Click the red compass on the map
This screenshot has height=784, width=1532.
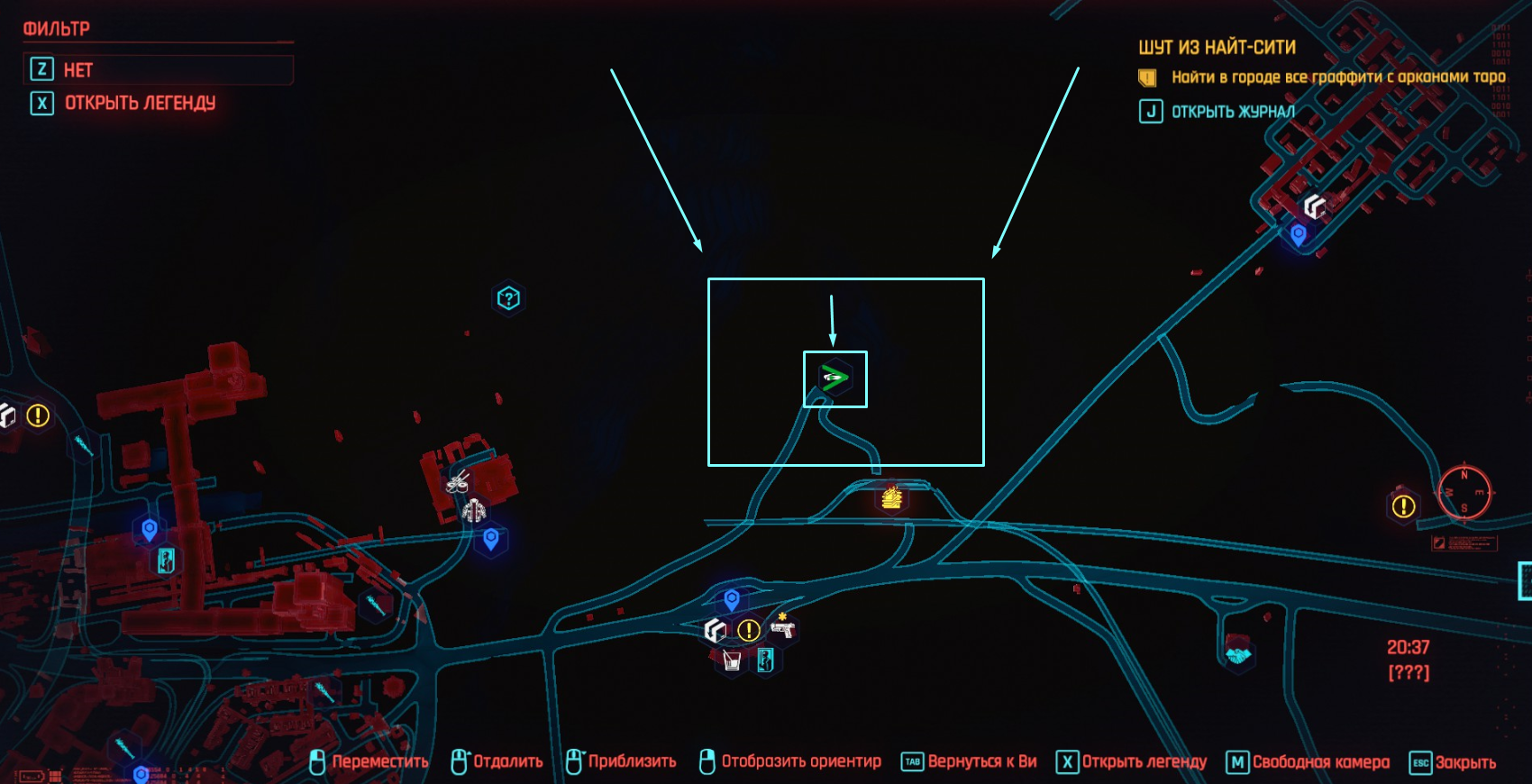tap(1464, 492)
